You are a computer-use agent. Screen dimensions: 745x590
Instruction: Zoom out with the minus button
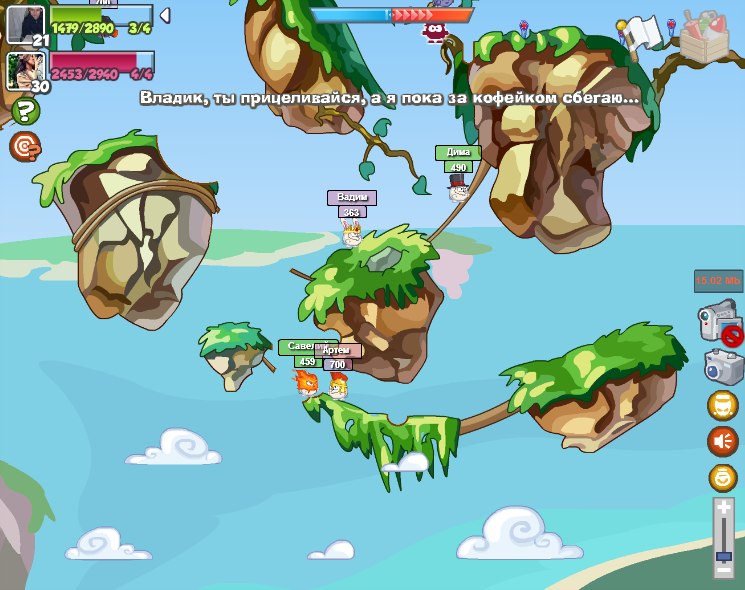tap(724, 569)
